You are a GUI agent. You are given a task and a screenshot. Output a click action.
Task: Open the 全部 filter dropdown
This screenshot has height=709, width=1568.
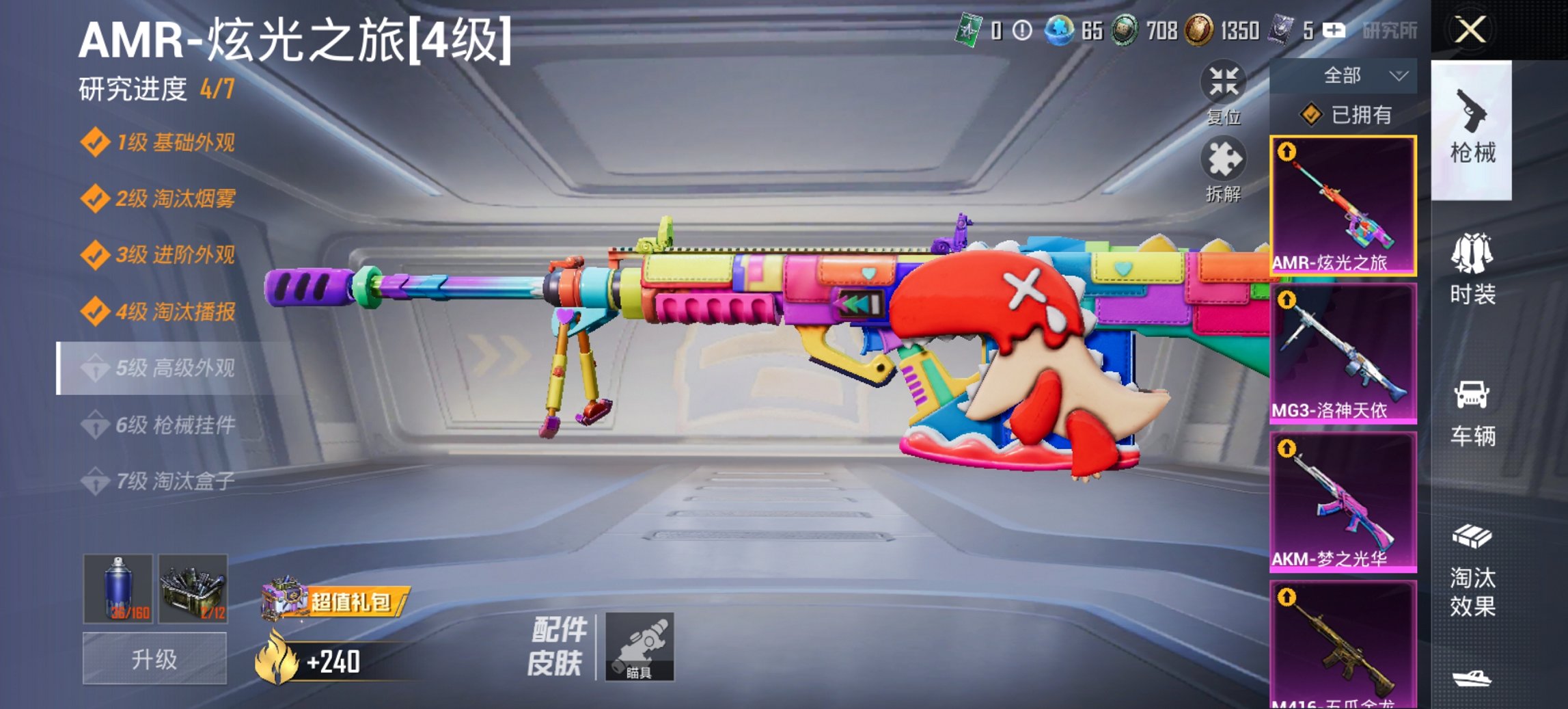click(1343, 76)
